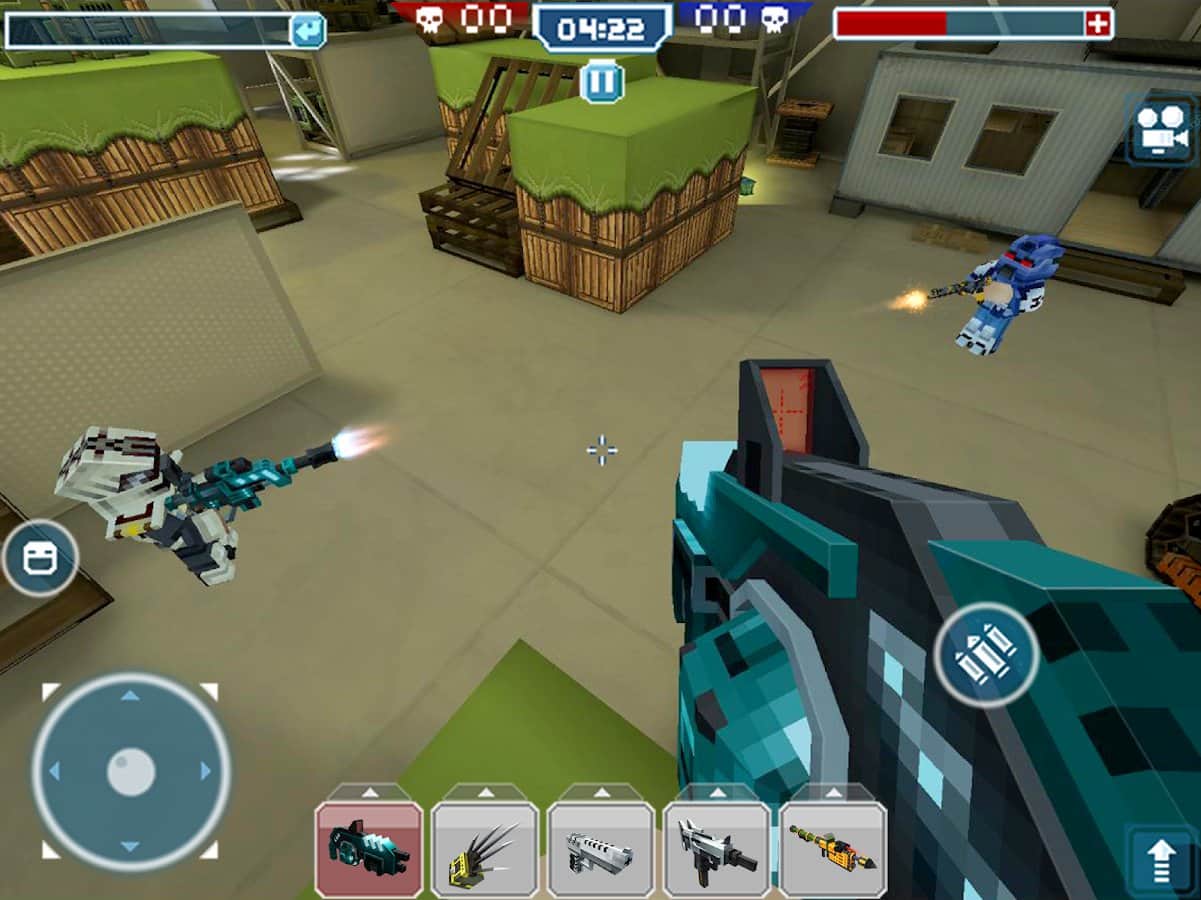Switch to the uzi submachine gun slot
The width and height of the screenshot is (1201, 900).
(717, 848)
